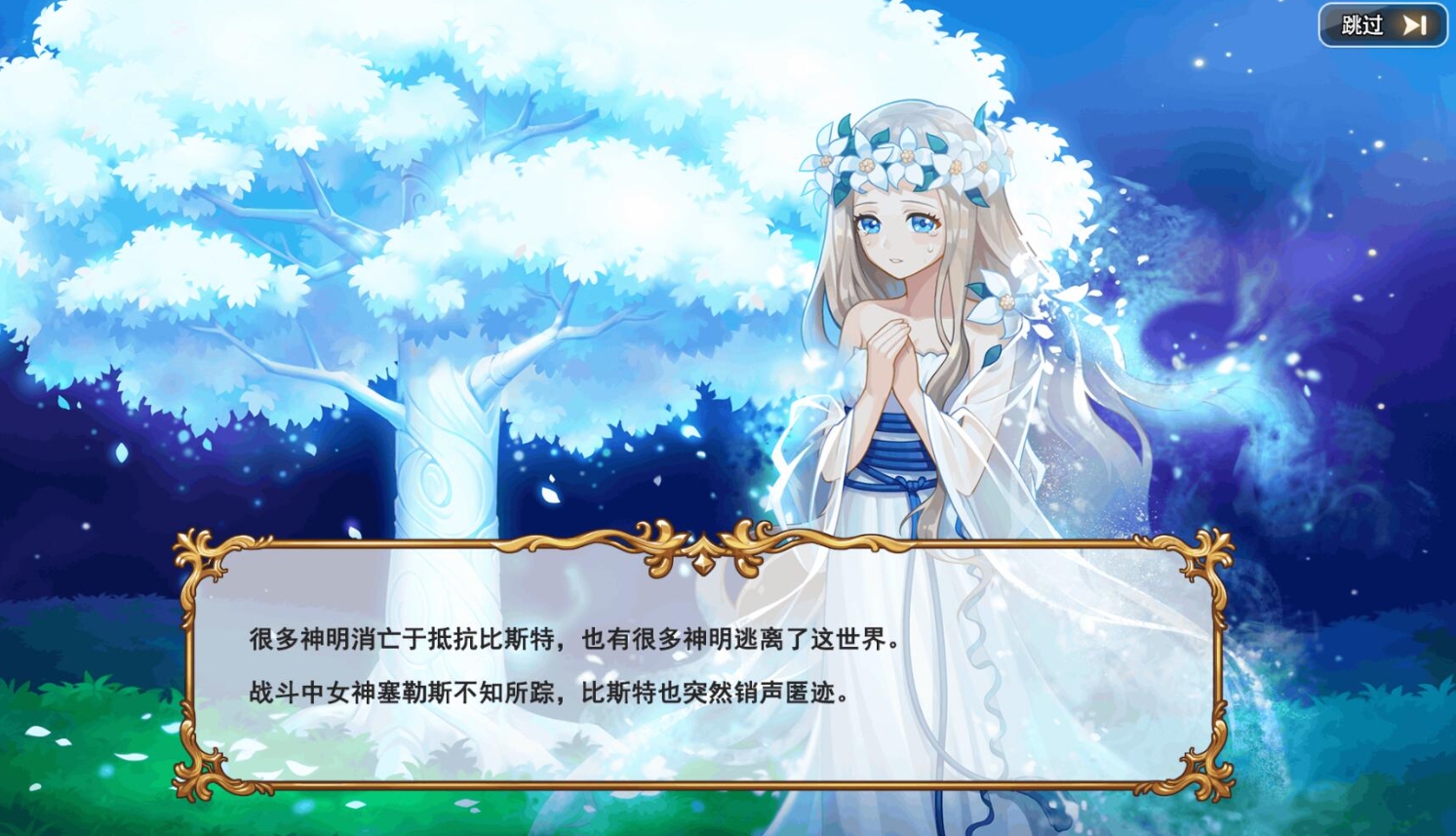Viewport: 1456px width, 836px height.
Task: Click the golden ornament atop the dialogue frame
Action: tap(702, 543)
